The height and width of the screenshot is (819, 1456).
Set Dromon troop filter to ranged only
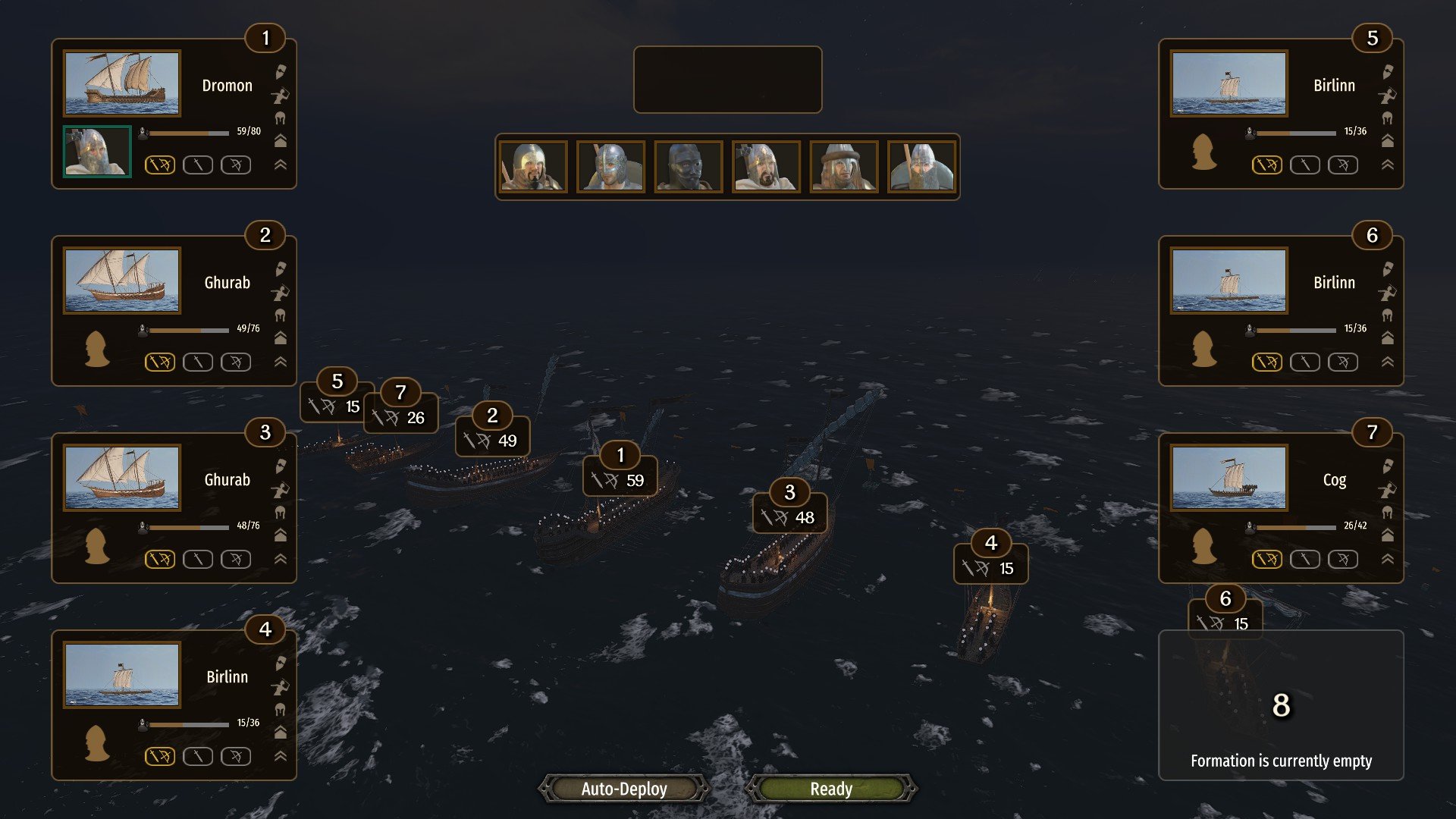point(236,165)
